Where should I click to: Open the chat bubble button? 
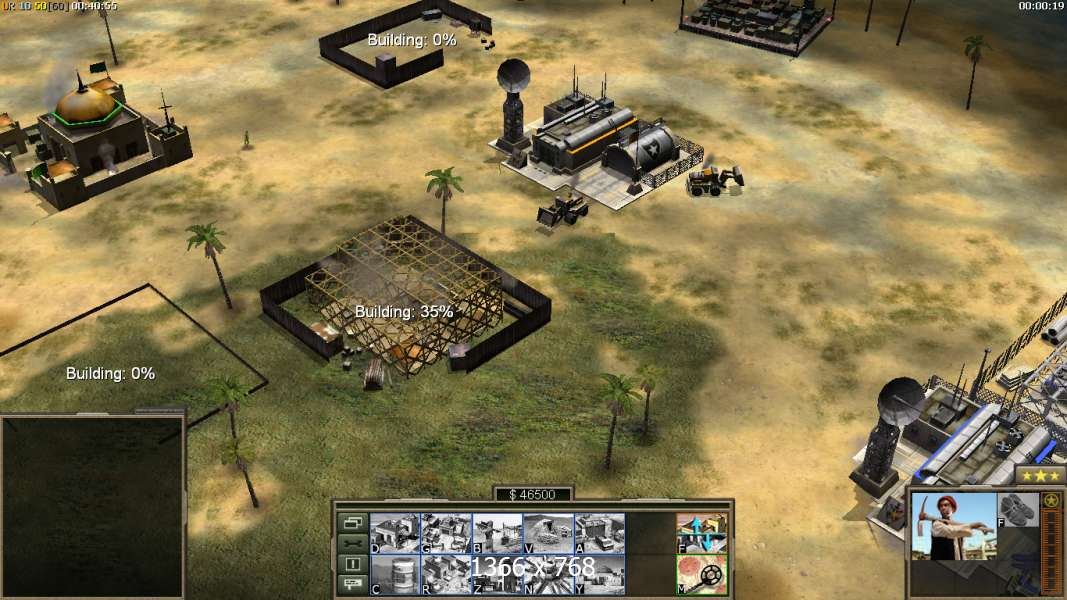coord(352,585)
